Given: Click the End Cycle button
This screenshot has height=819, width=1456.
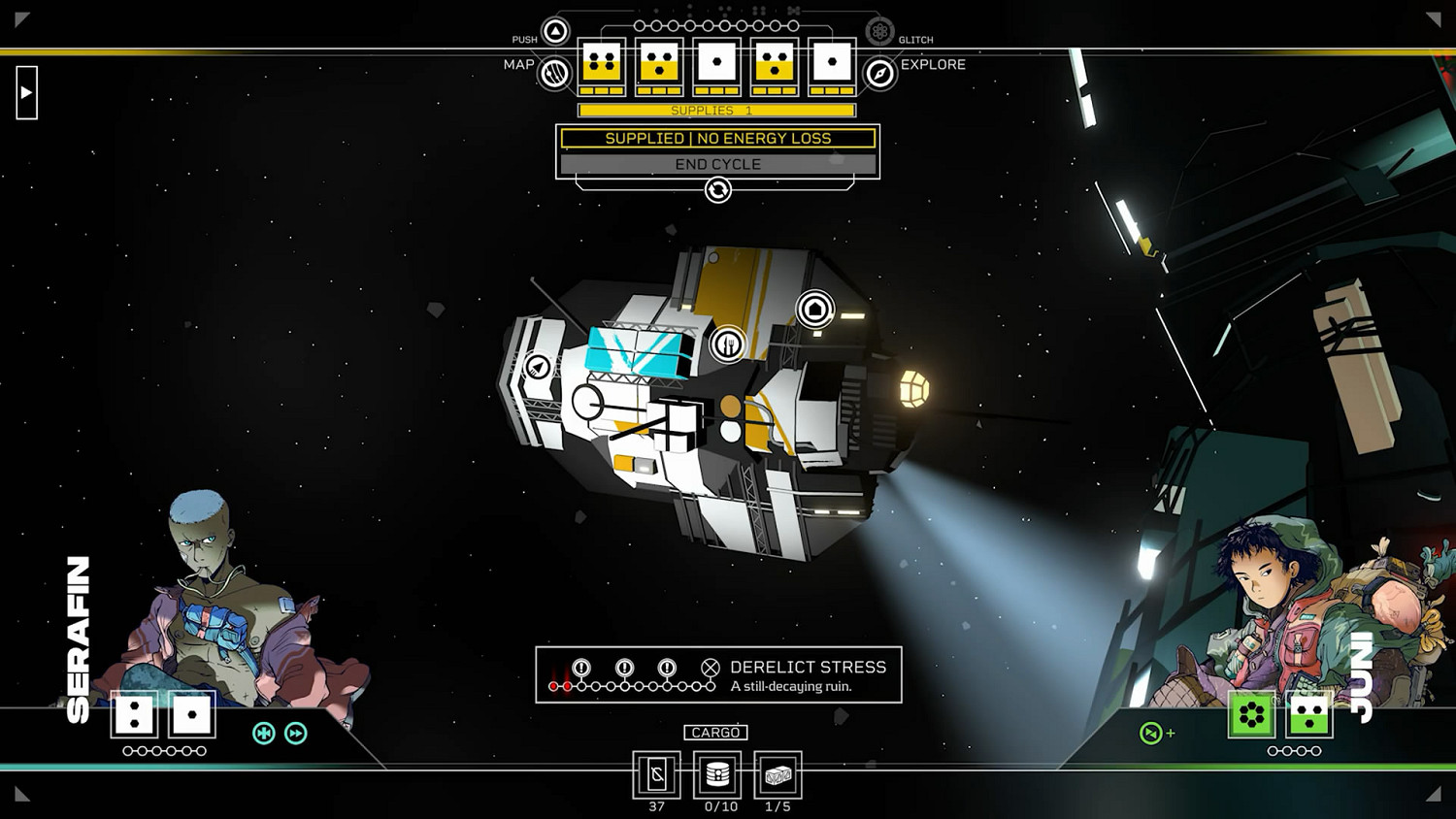Looking at the screenshot, I should [x=717, y=164].
